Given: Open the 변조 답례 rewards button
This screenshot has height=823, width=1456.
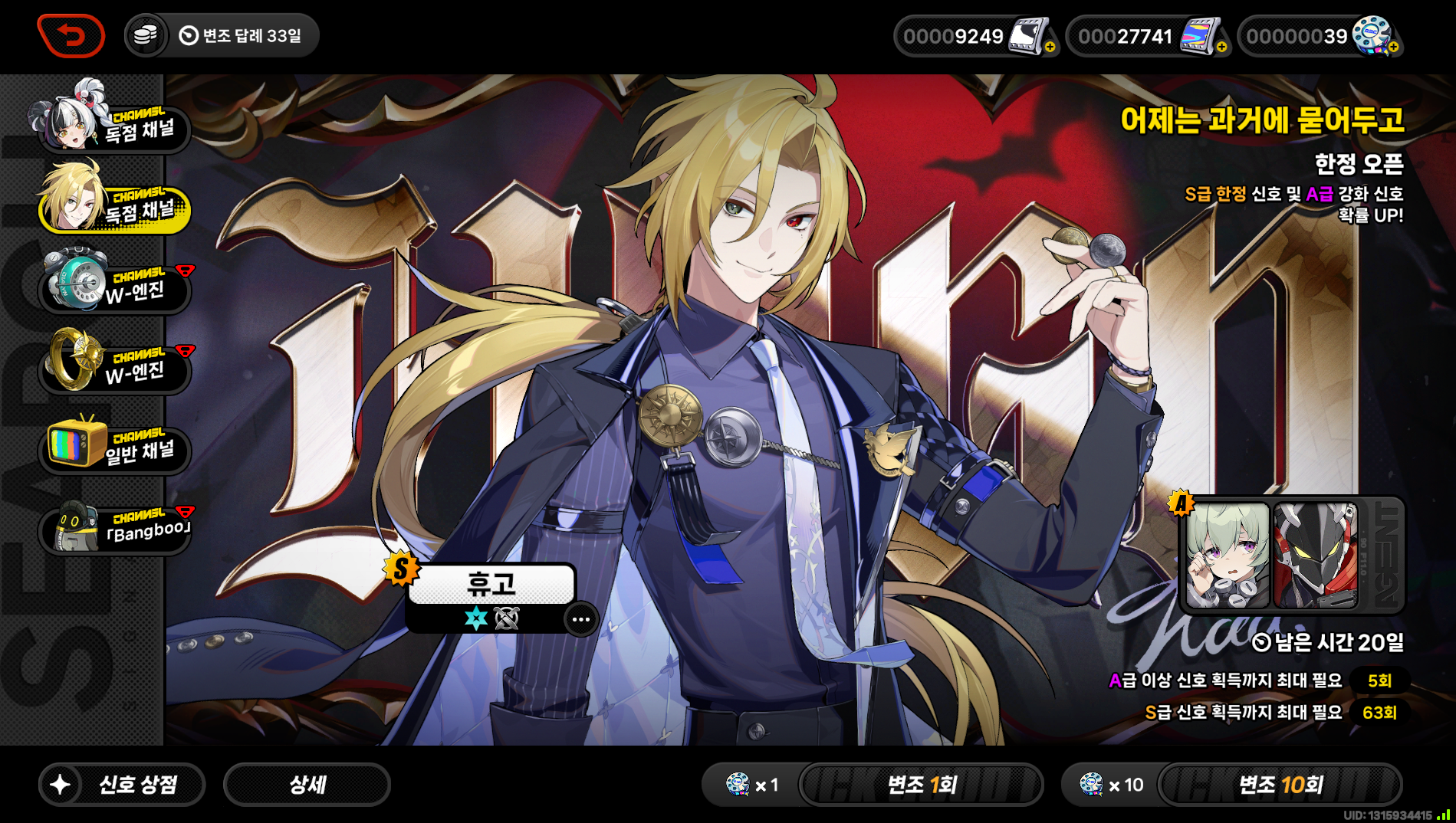Looking at the screenshot, I should (x=222, y=36).
